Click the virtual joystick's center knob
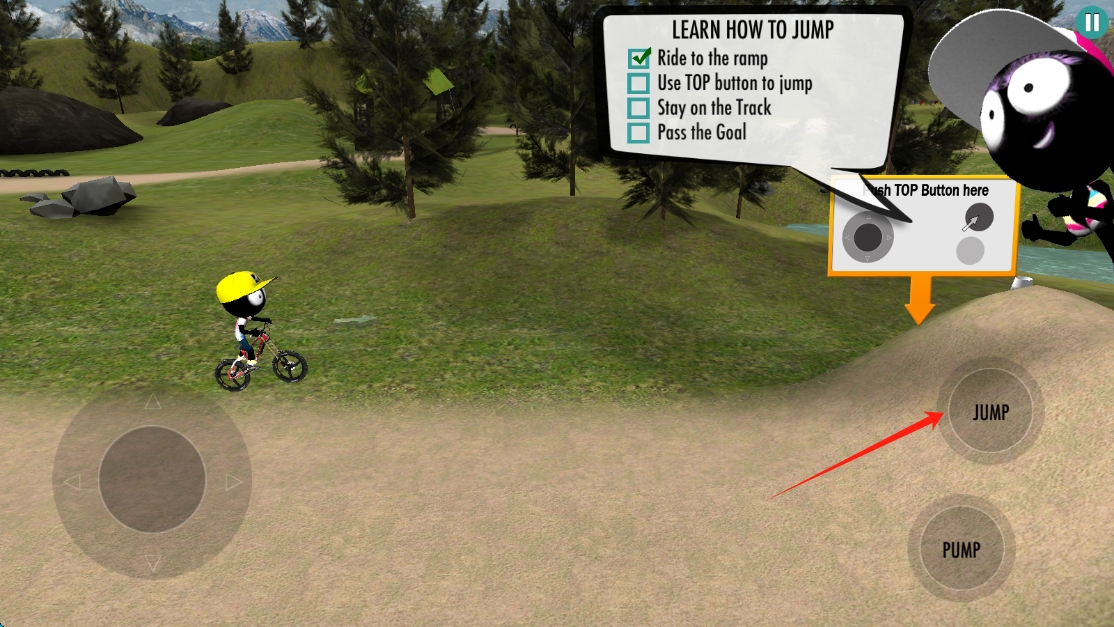The height and width of the screenshot is (627, 1114). tap(152, 480)
